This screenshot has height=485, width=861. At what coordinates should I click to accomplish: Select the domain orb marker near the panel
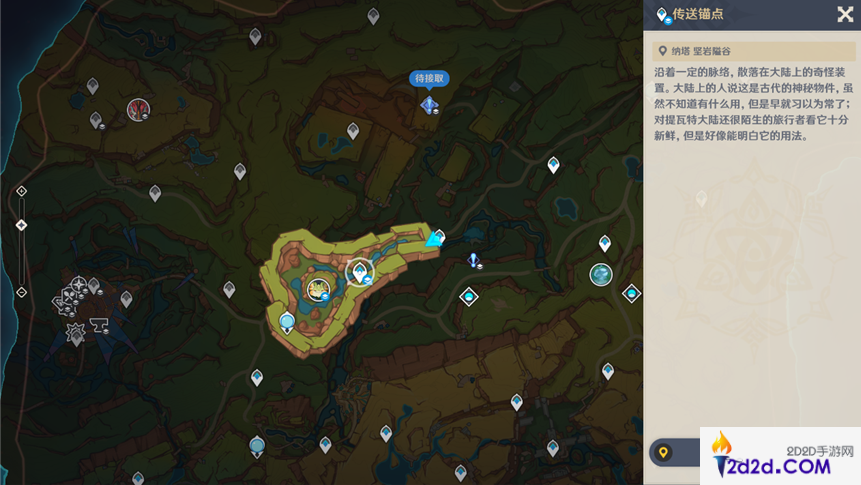click(x=600, y=275)
